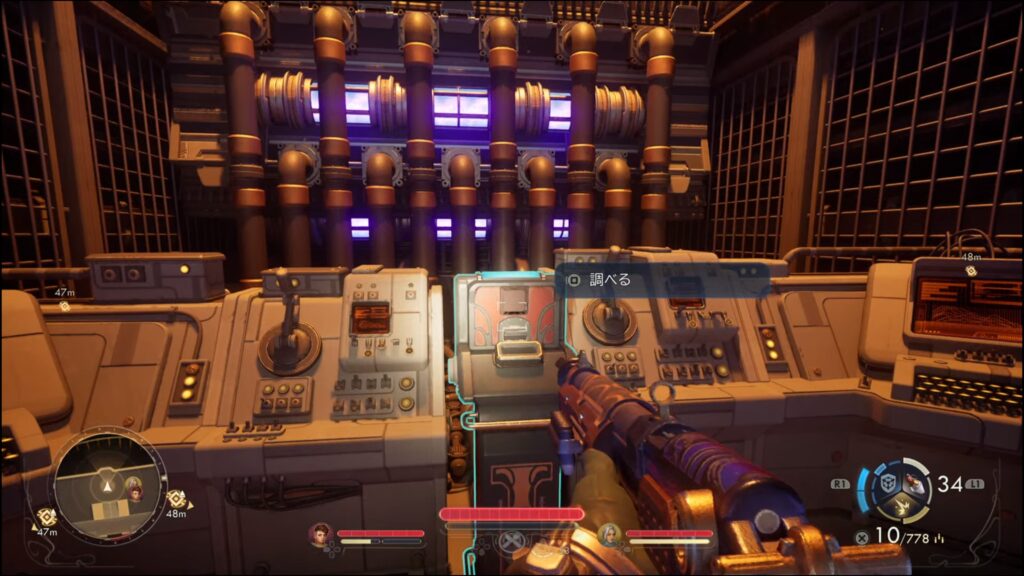
Task: Select the blonde companion portrait
Action: (x=609, y=533)
